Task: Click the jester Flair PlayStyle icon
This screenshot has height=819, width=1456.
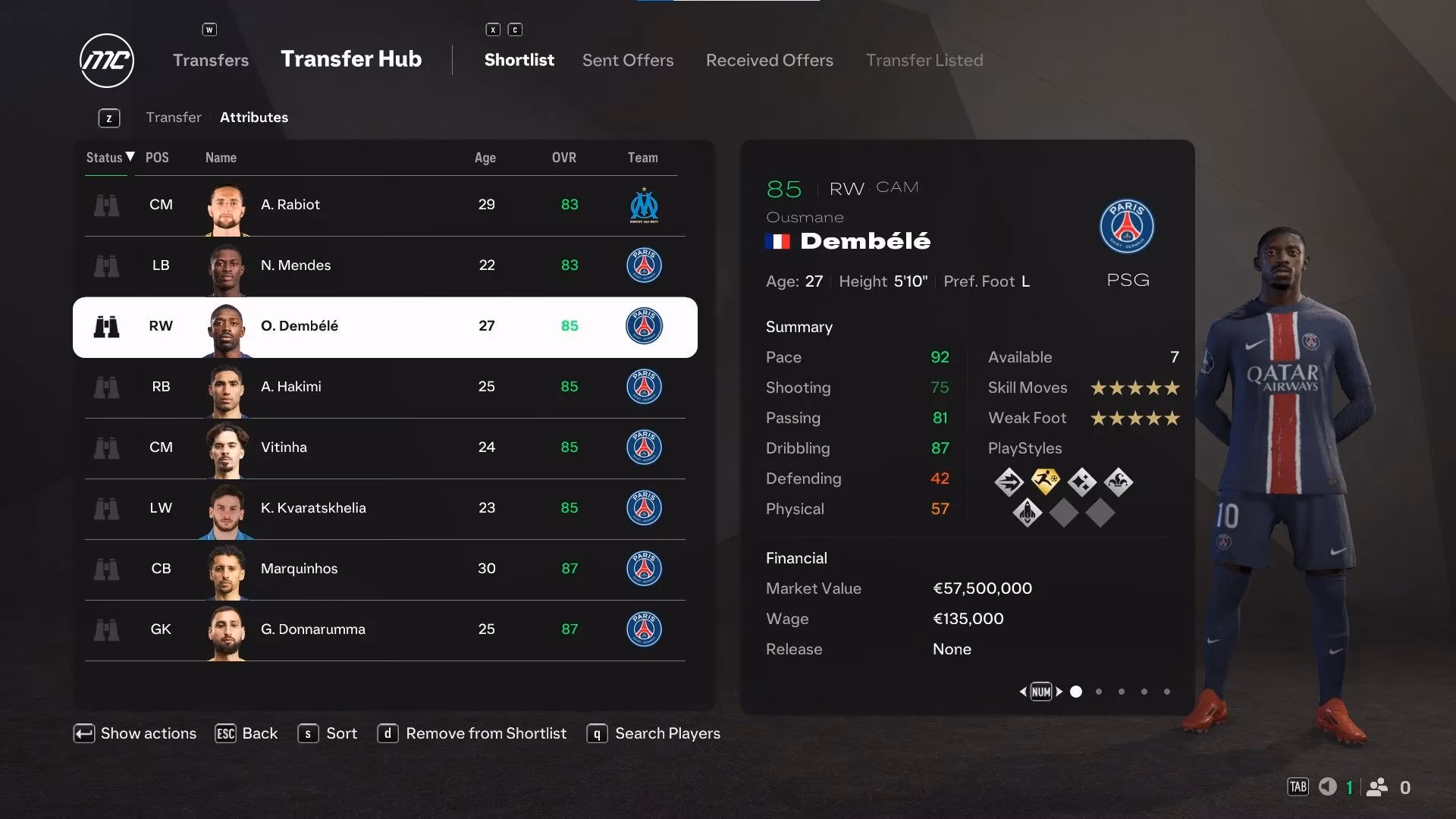Action: (1118, 482)
